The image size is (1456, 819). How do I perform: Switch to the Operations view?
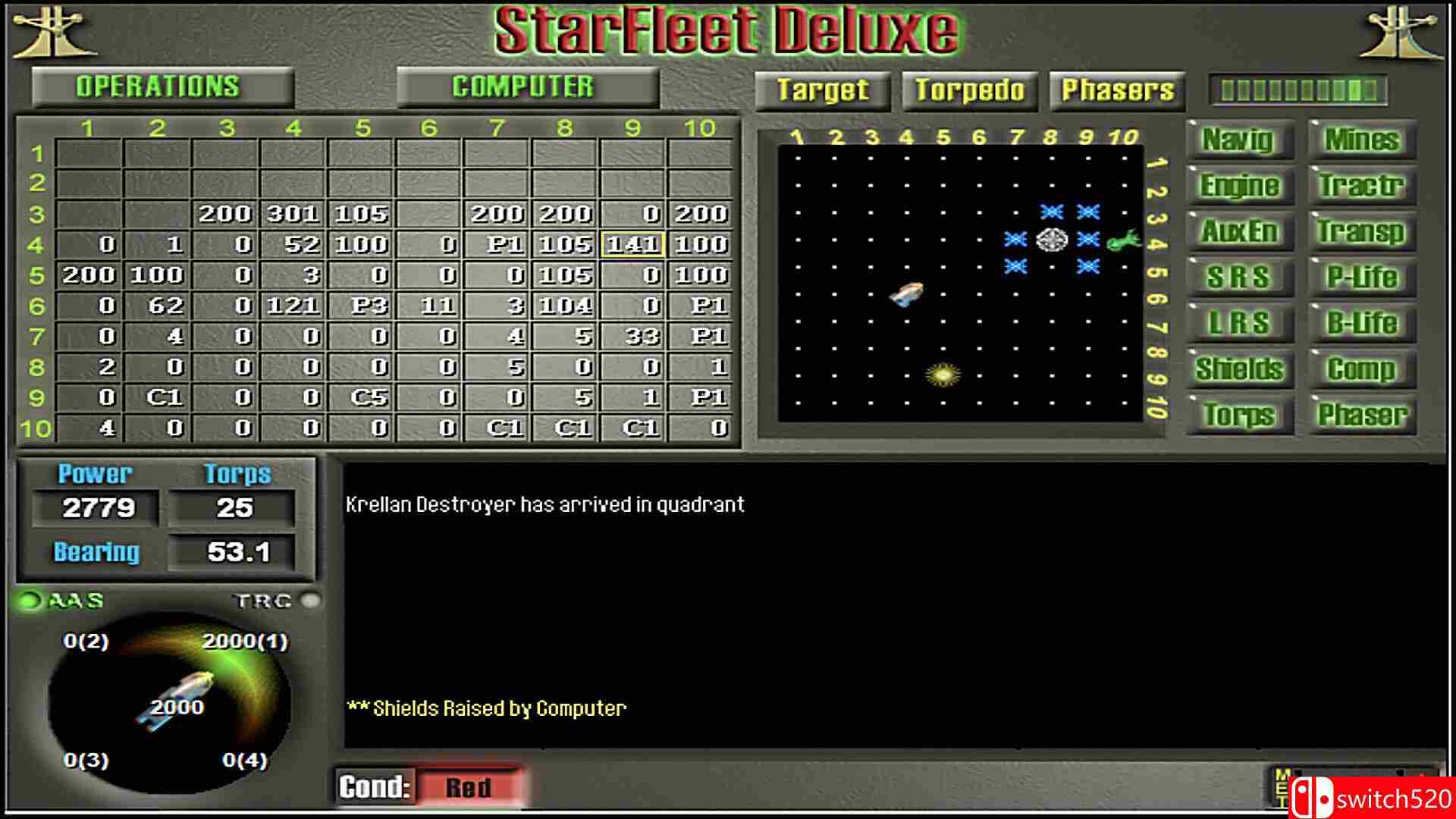[159, 86]
